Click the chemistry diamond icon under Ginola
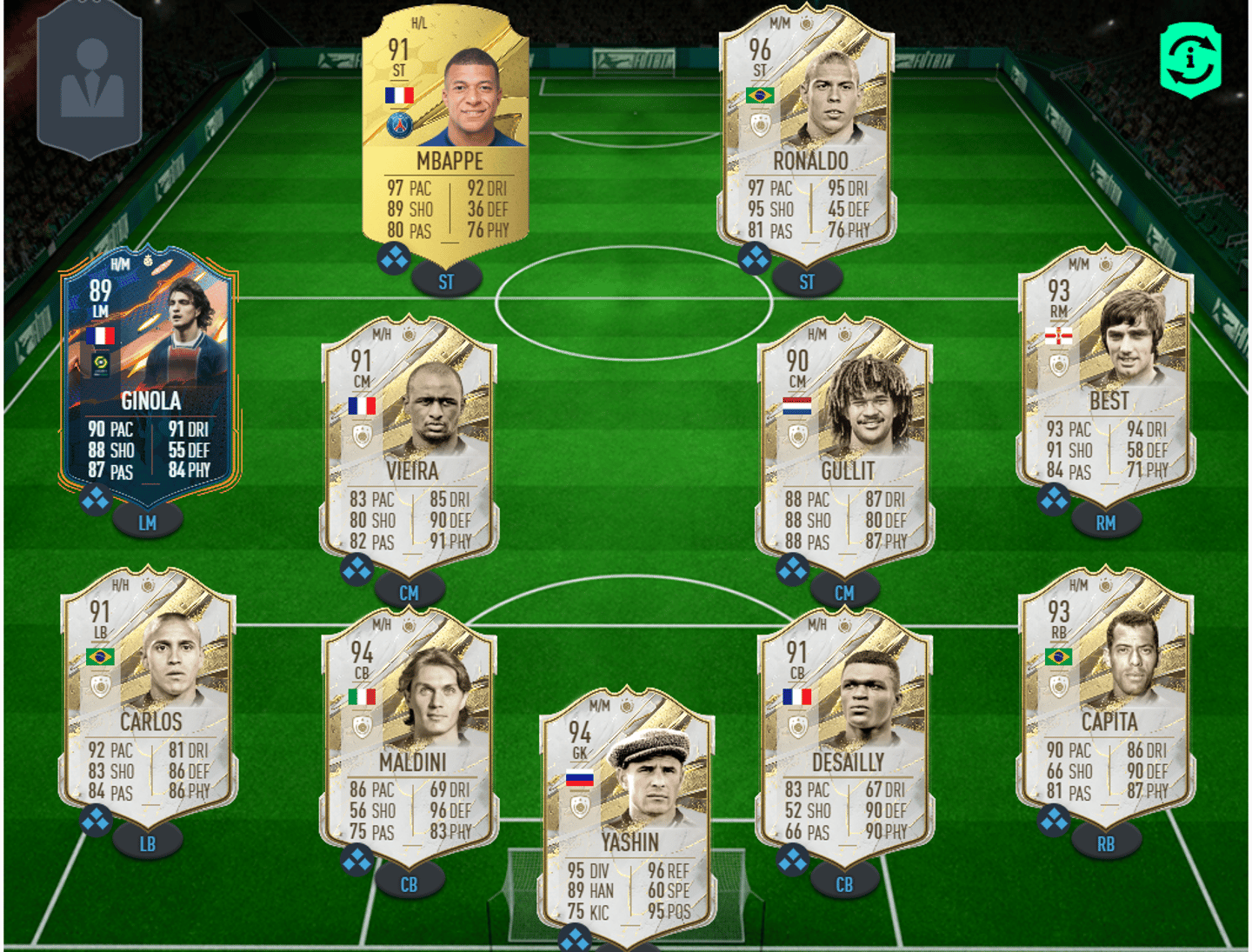This screenshot has width=1252, height=952. coord(95,499)
